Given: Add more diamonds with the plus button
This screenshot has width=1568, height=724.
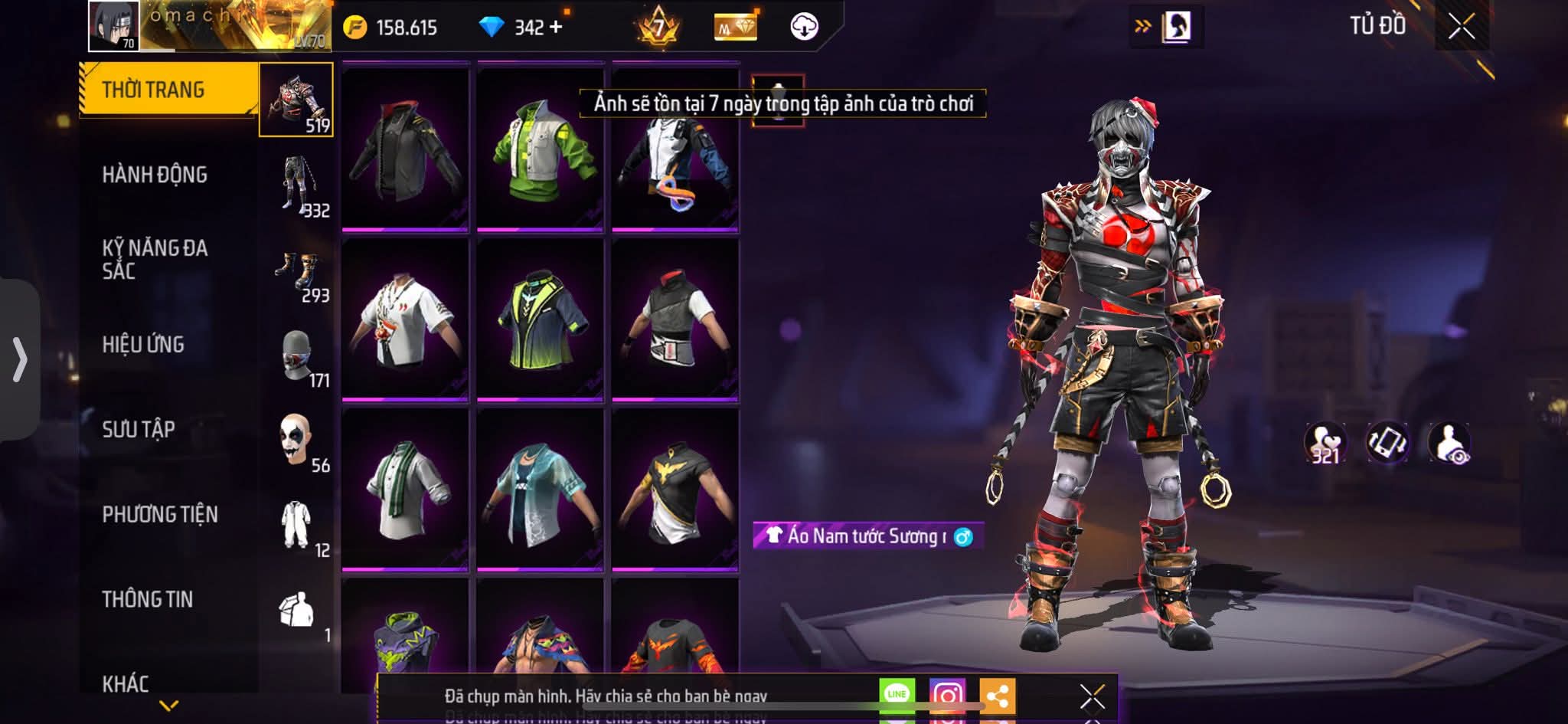Looking at the screenshot, I should click(557, 27).
